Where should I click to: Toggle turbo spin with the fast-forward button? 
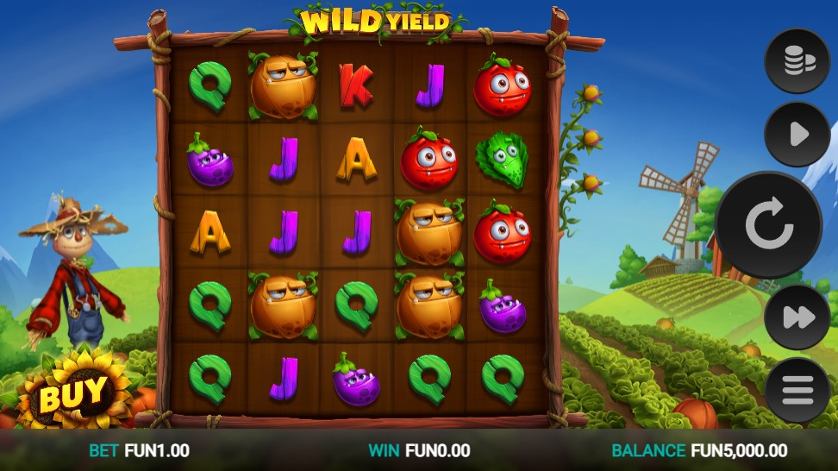[x=797, y=318]
